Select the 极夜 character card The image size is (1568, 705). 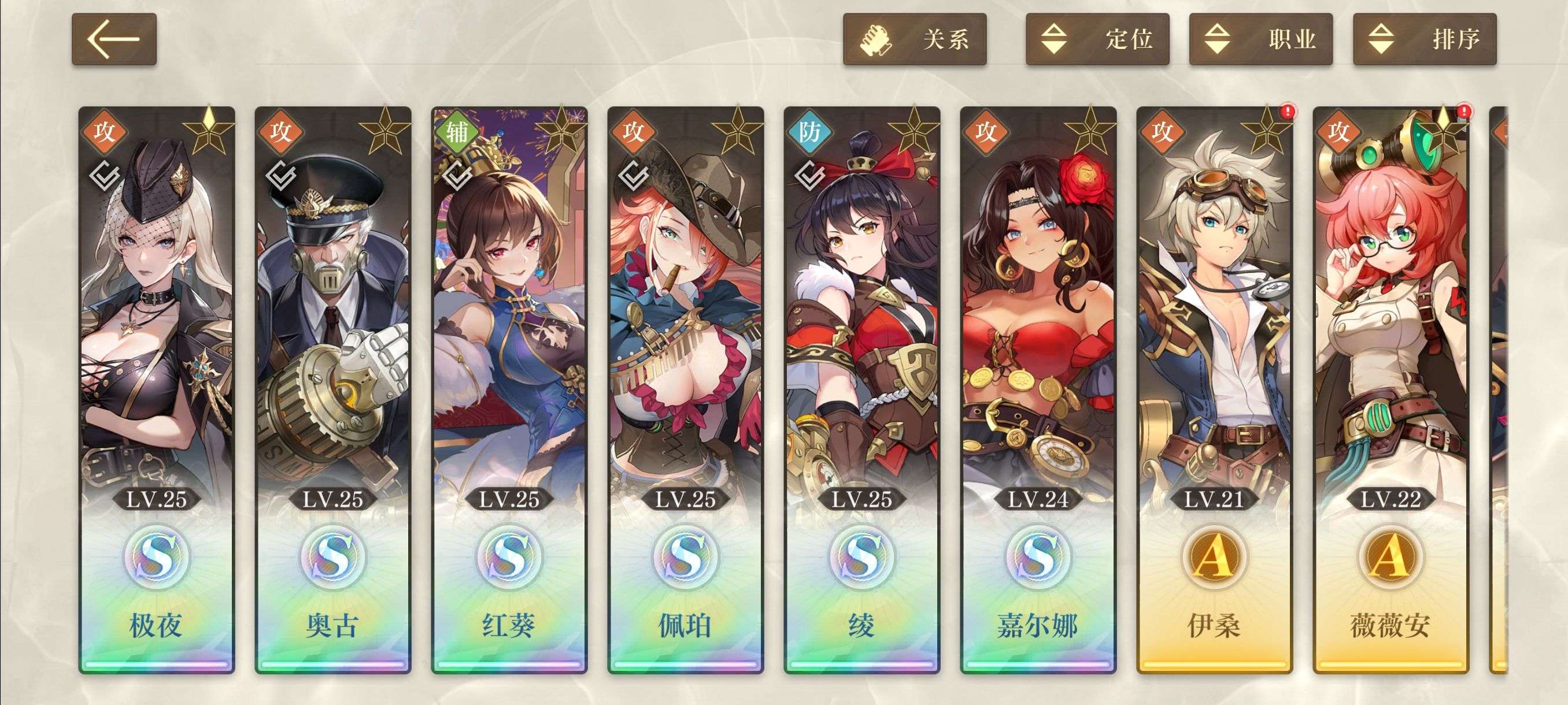(x=157, y=389)
